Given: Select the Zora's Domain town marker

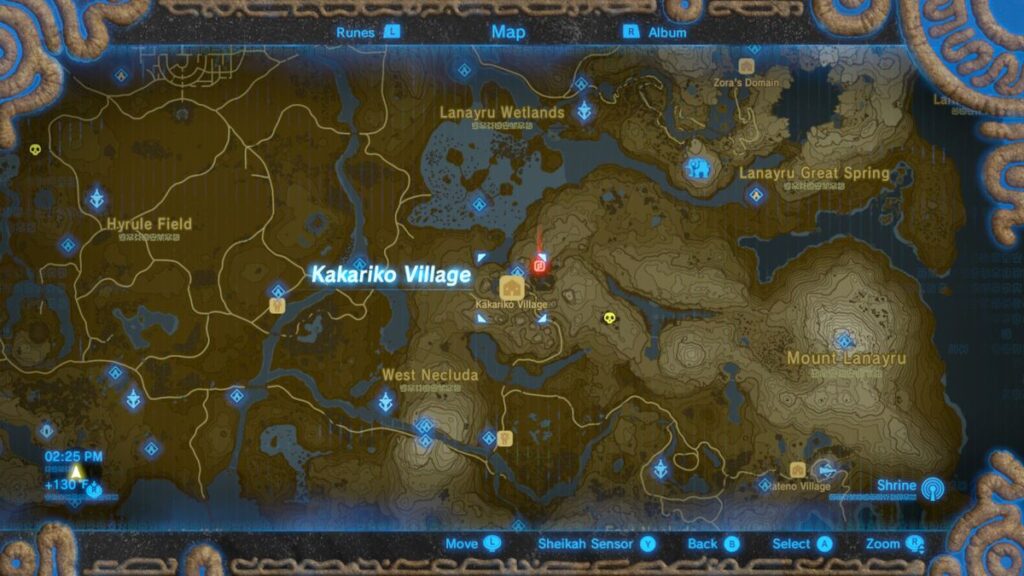Looking at the screenshot, I should click(745, 66).
